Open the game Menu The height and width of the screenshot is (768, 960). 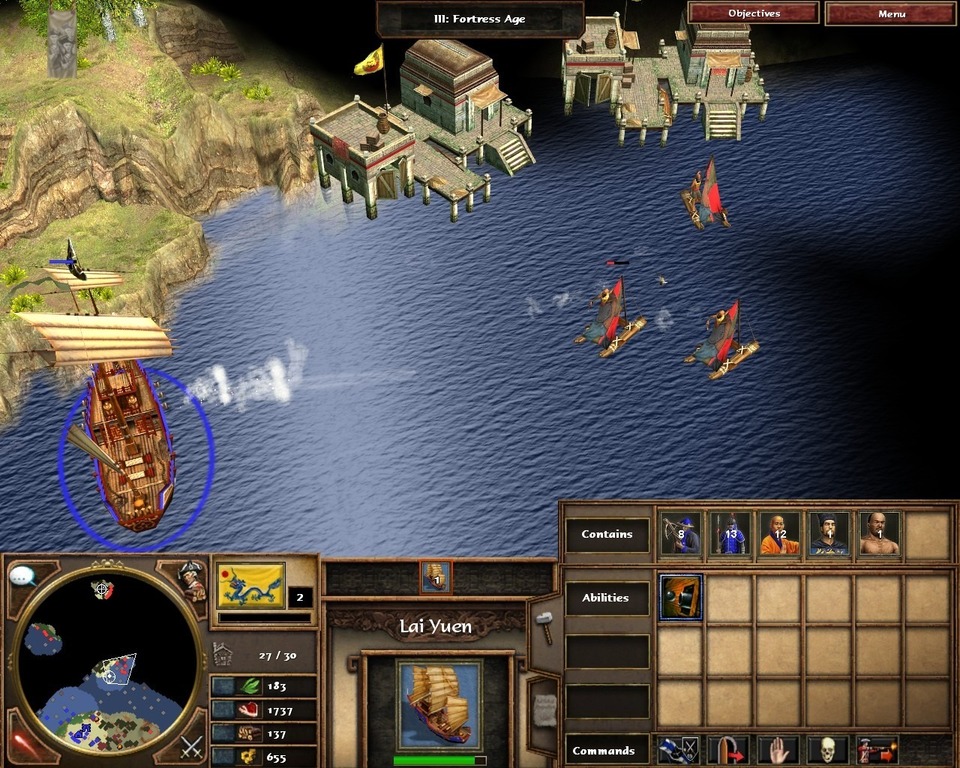coord(891,14)
